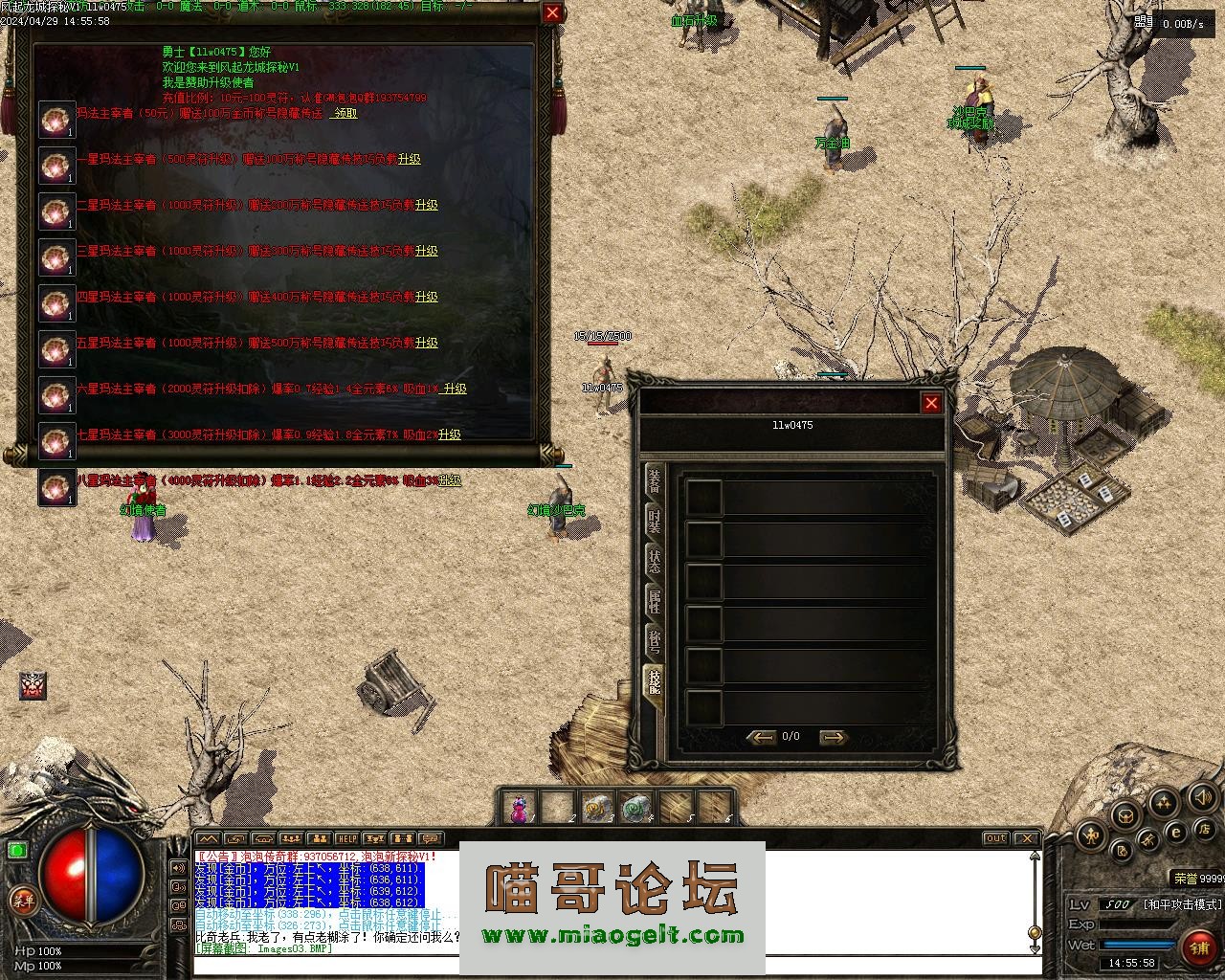Click the out button on chat bar
The width and height of the screenshot is (1225, 980).
(996, 838)
